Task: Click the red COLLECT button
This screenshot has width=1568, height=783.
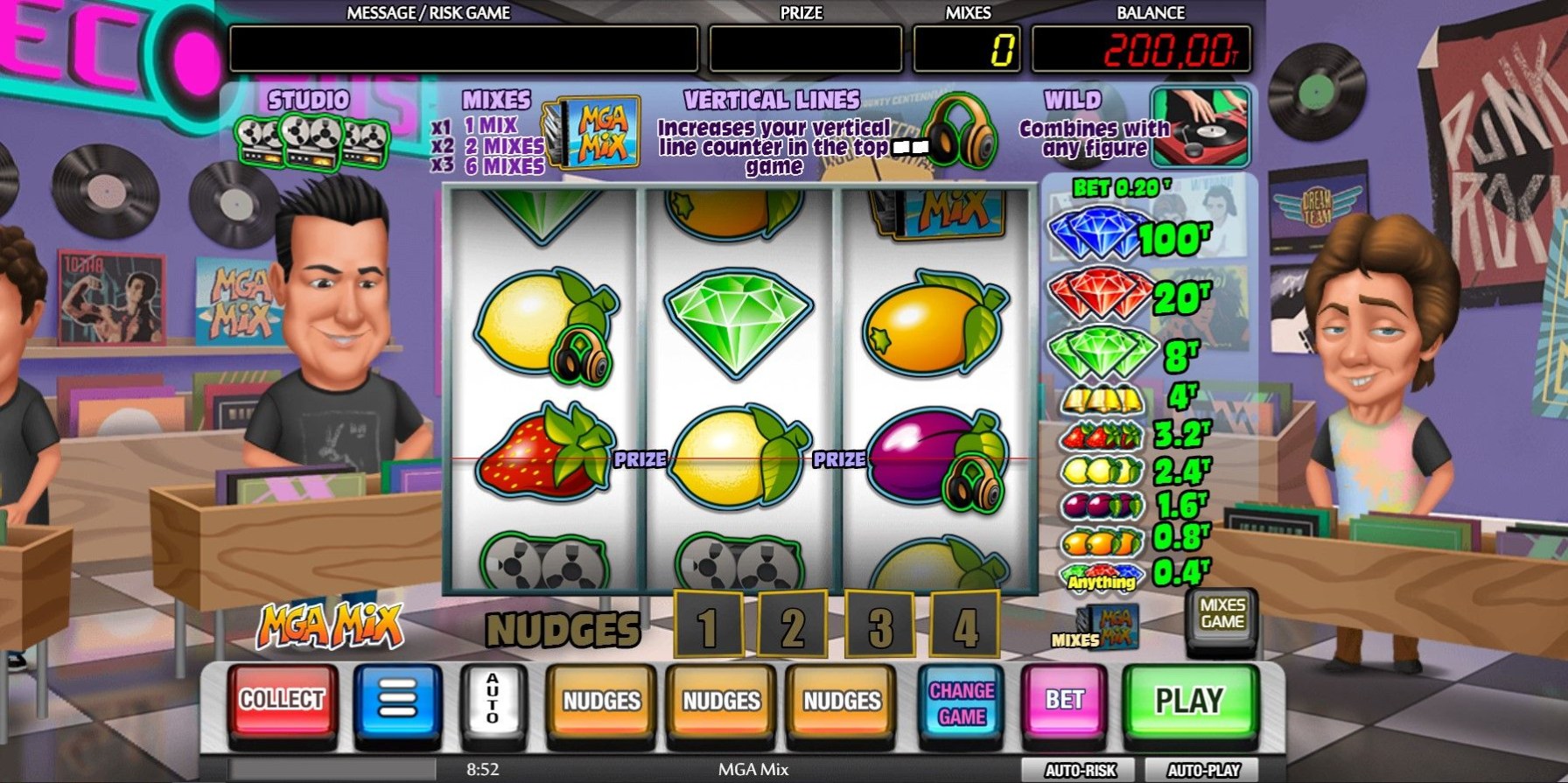Action: (x=282, y=702)
